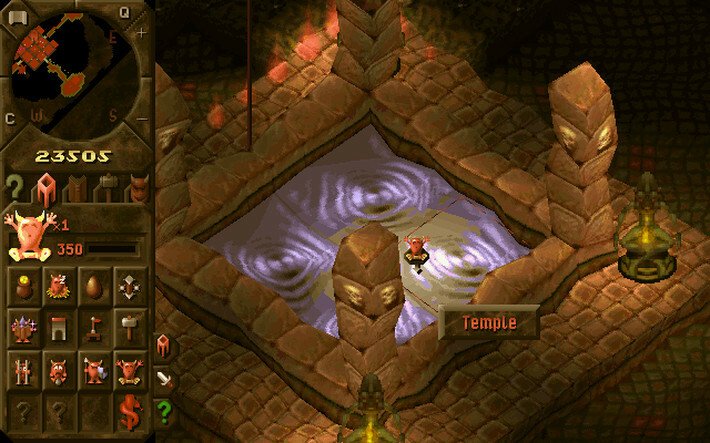Choose the Hatchery egg icon

pos(92,289)
